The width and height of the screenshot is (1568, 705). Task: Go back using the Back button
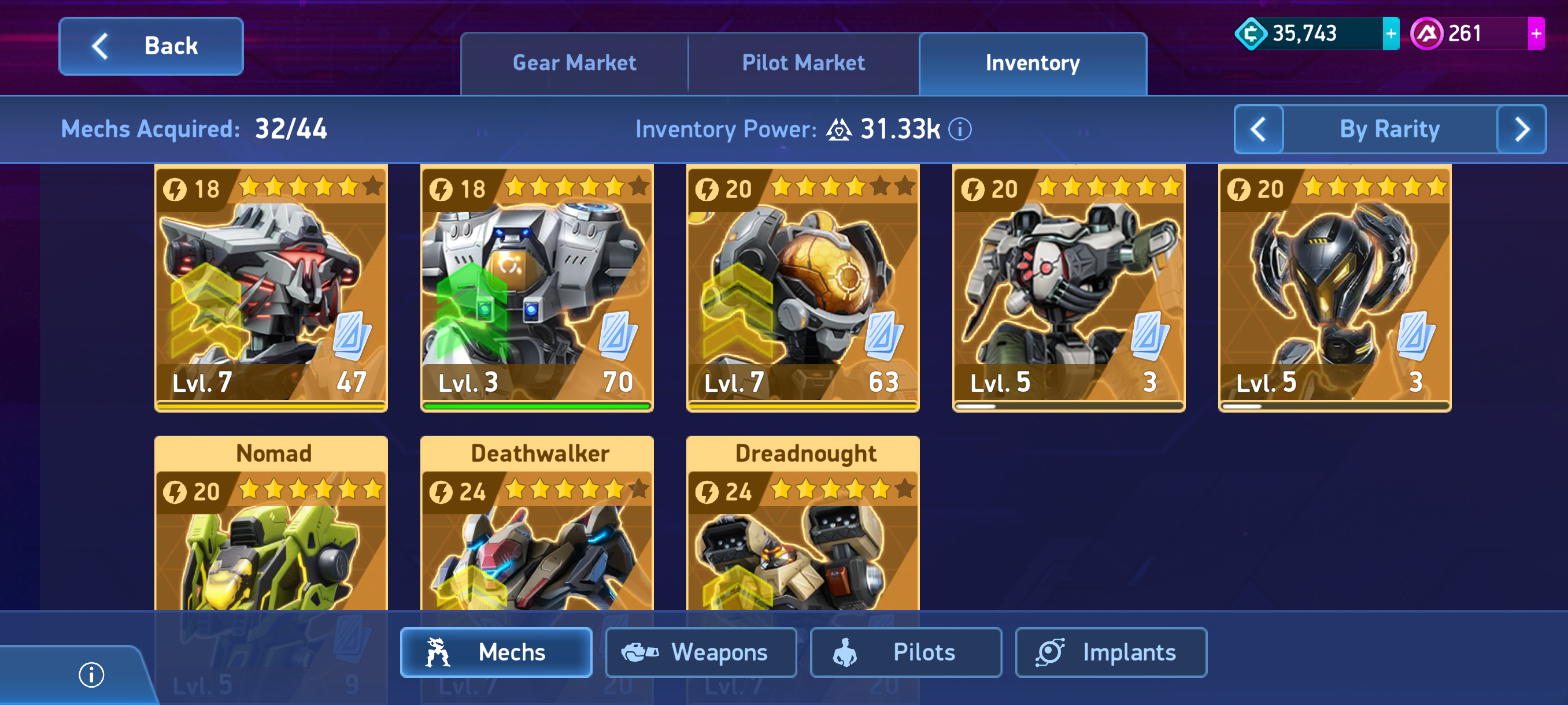pos(151,46)
